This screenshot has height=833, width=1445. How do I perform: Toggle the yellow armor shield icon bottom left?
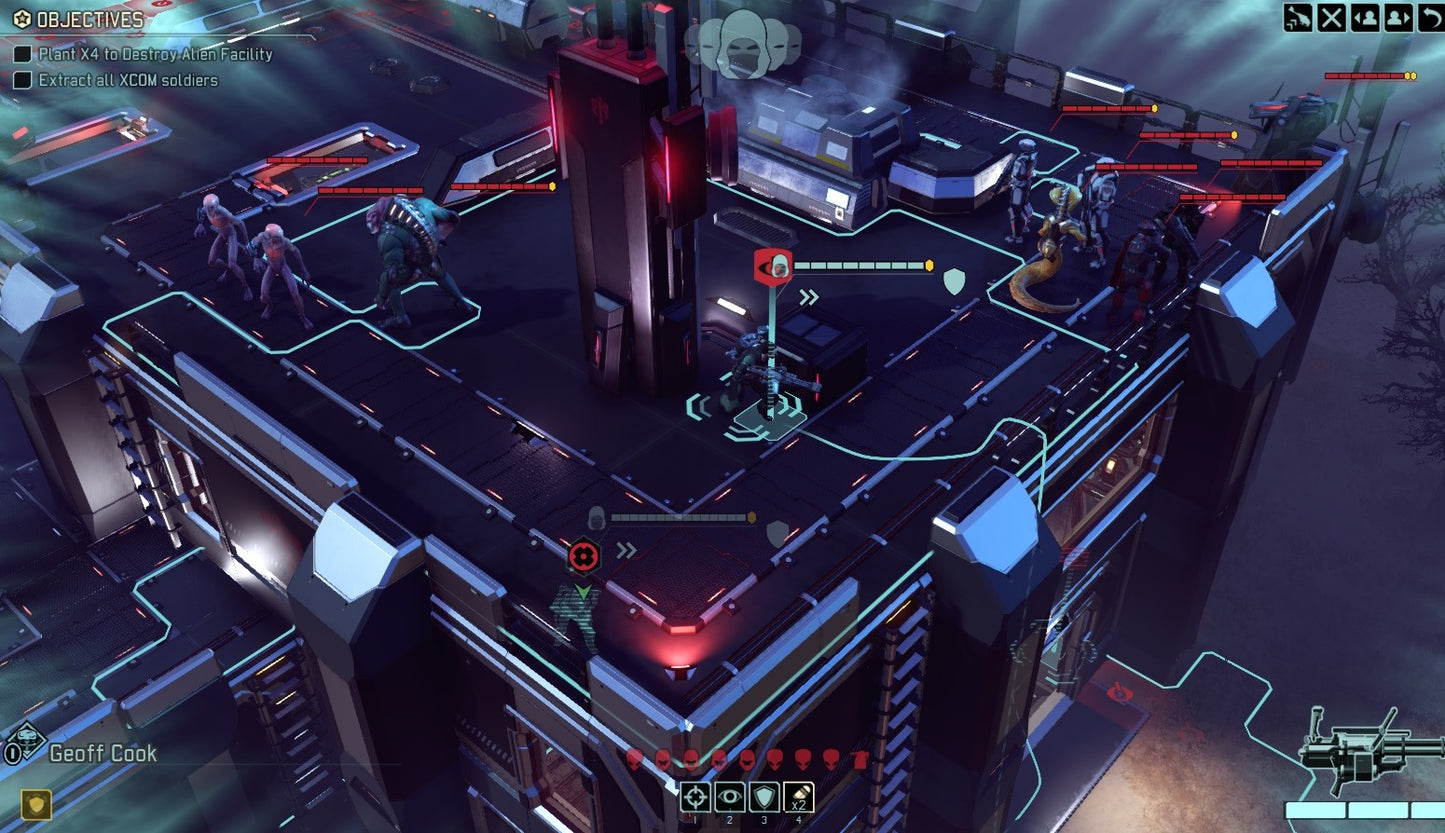coord(35,806)
